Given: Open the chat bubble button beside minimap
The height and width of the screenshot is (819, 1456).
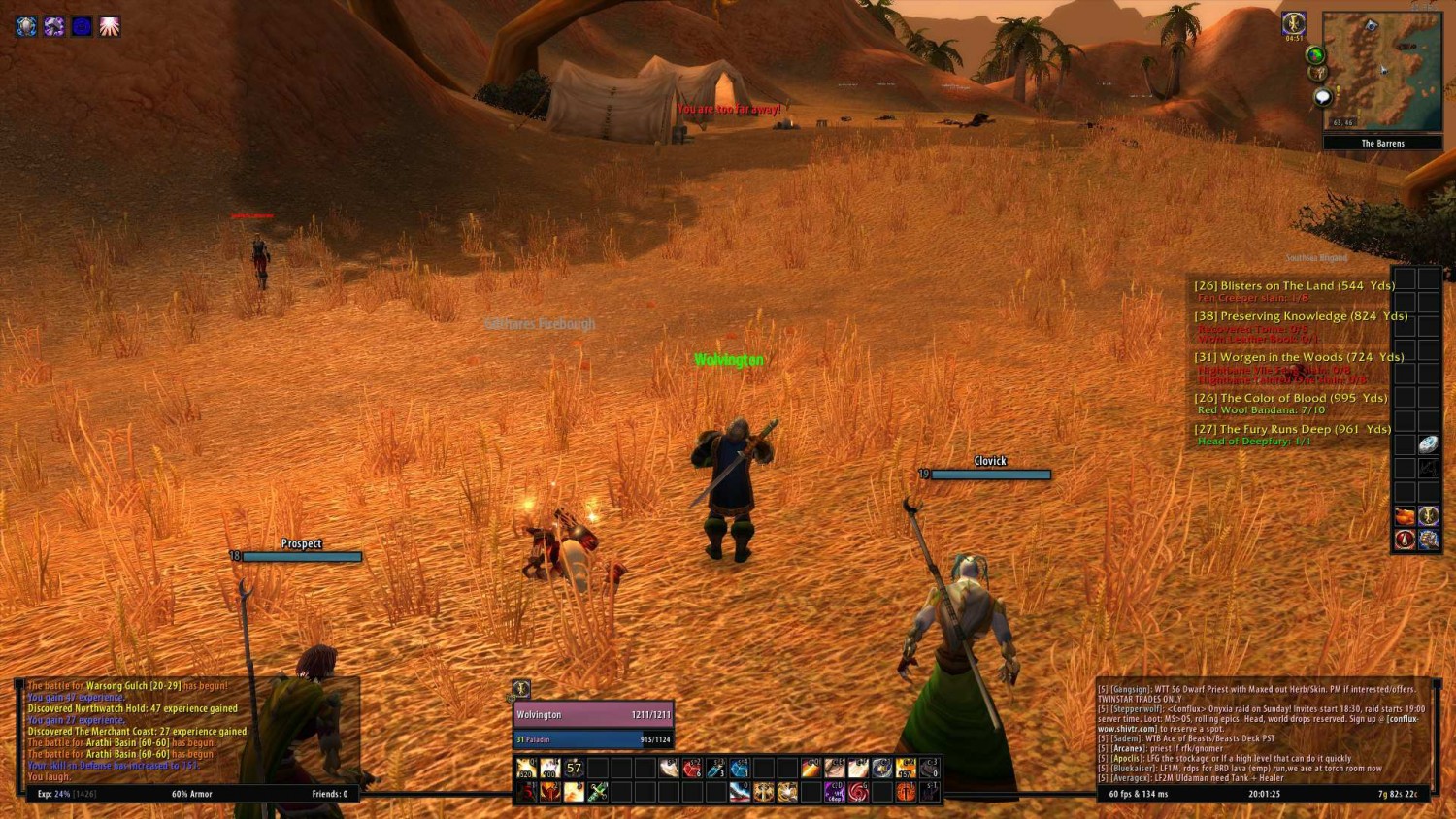Looking at the screenshot, I should (1322, 97).
